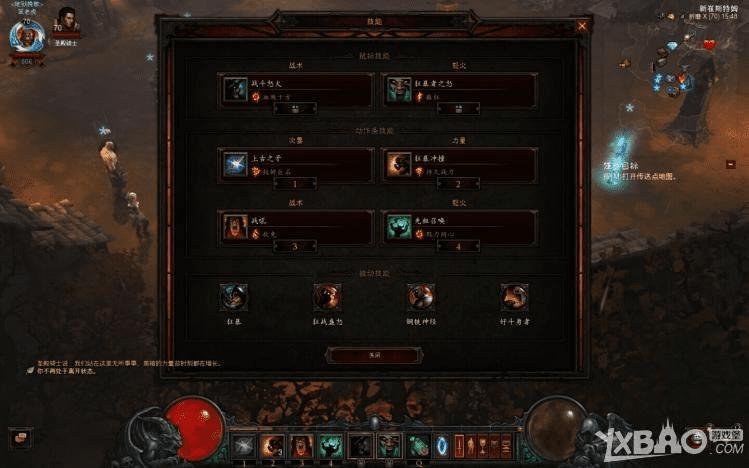The image size is (749, 468).
Task: Select the 狂暴 passive skill icon
Action: [x=234, y=296]
